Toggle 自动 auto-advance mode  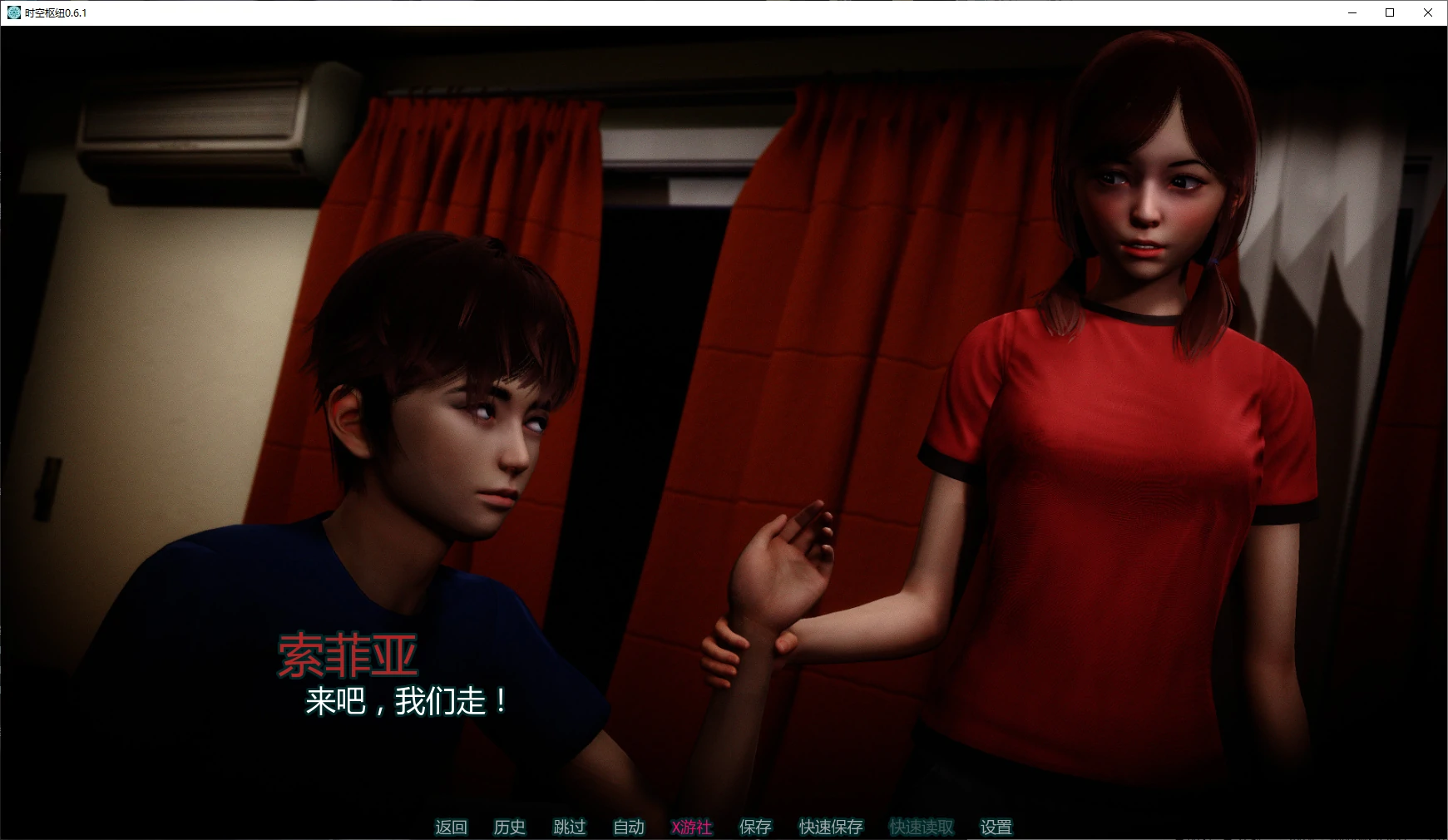[629, 827]
